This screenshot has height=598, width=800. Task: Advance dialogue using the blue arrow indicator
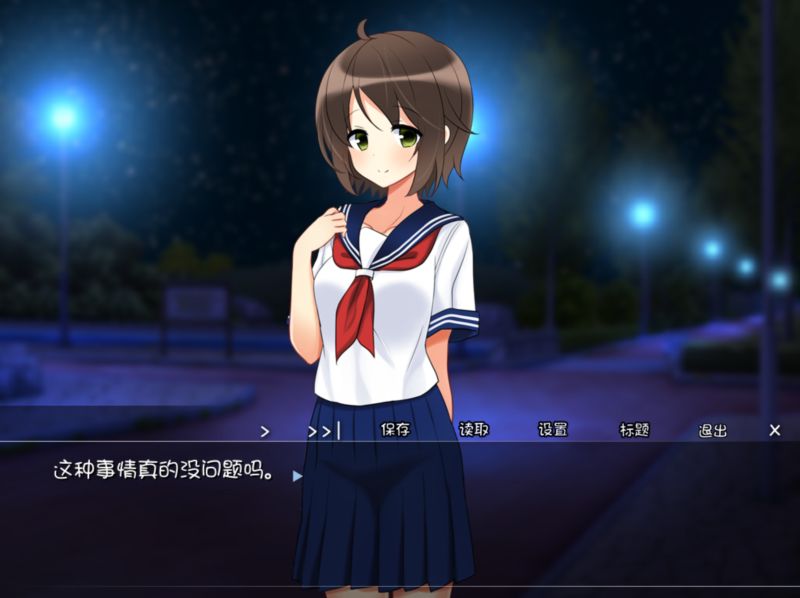[297, 476]
